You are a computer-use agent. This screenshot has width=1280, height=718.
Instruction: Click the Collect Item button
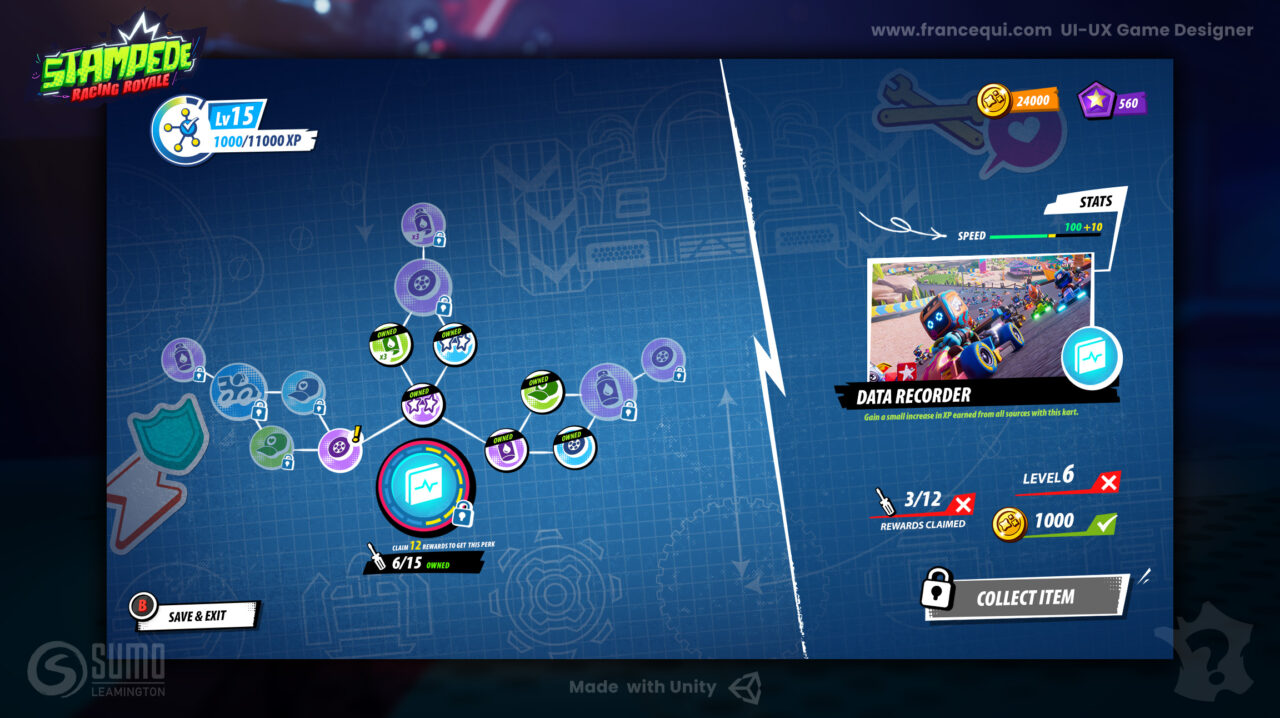tap(1025, 597)
